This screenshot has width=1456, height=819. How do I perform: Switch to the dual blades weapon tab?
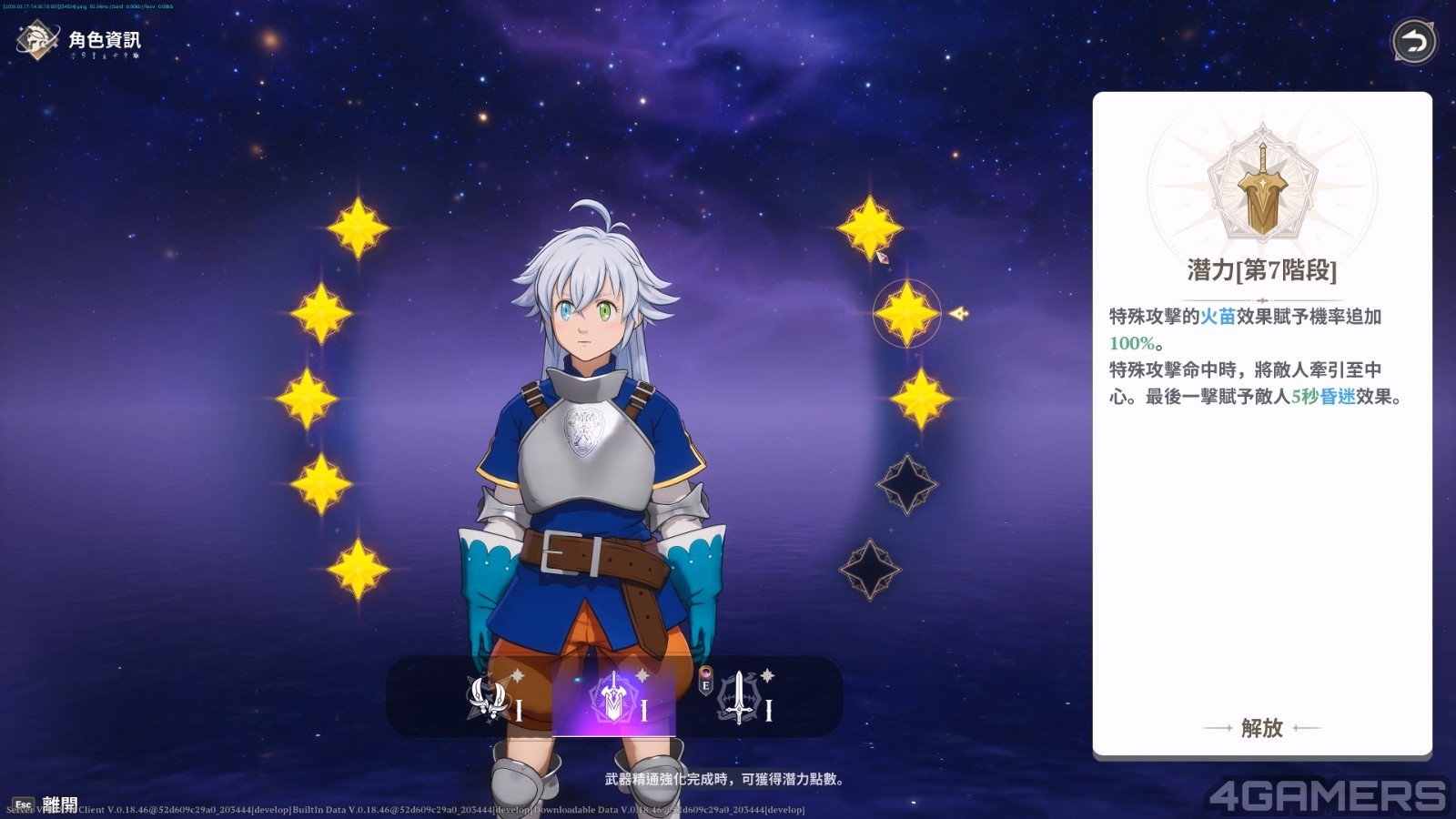pos(490,699)
